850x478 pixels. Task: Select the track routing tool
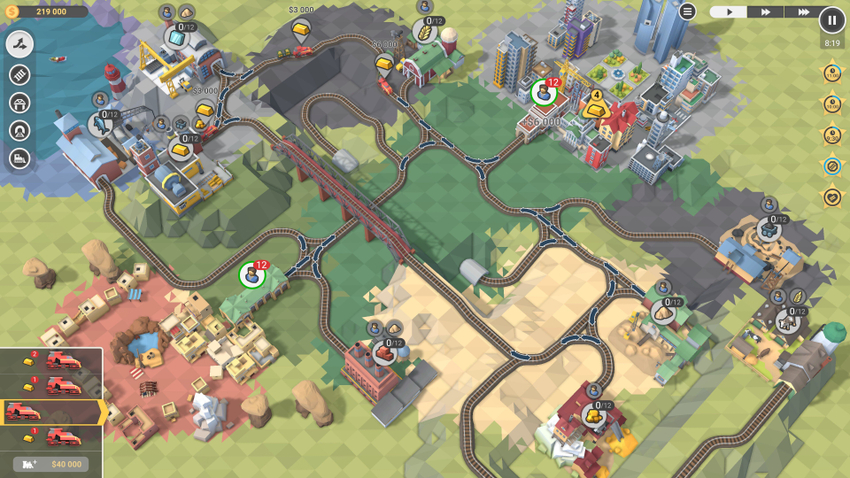[x=19, y=44]
